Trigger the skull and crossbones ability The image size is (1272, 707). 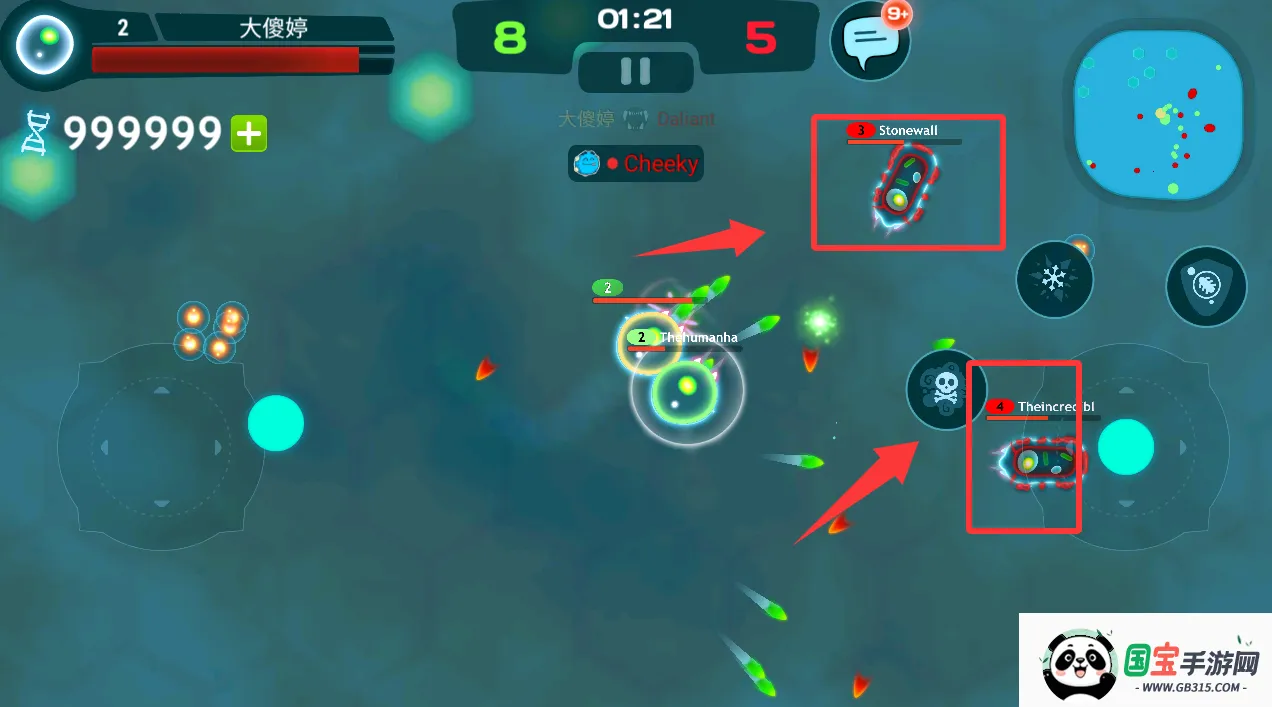[944, 390]
